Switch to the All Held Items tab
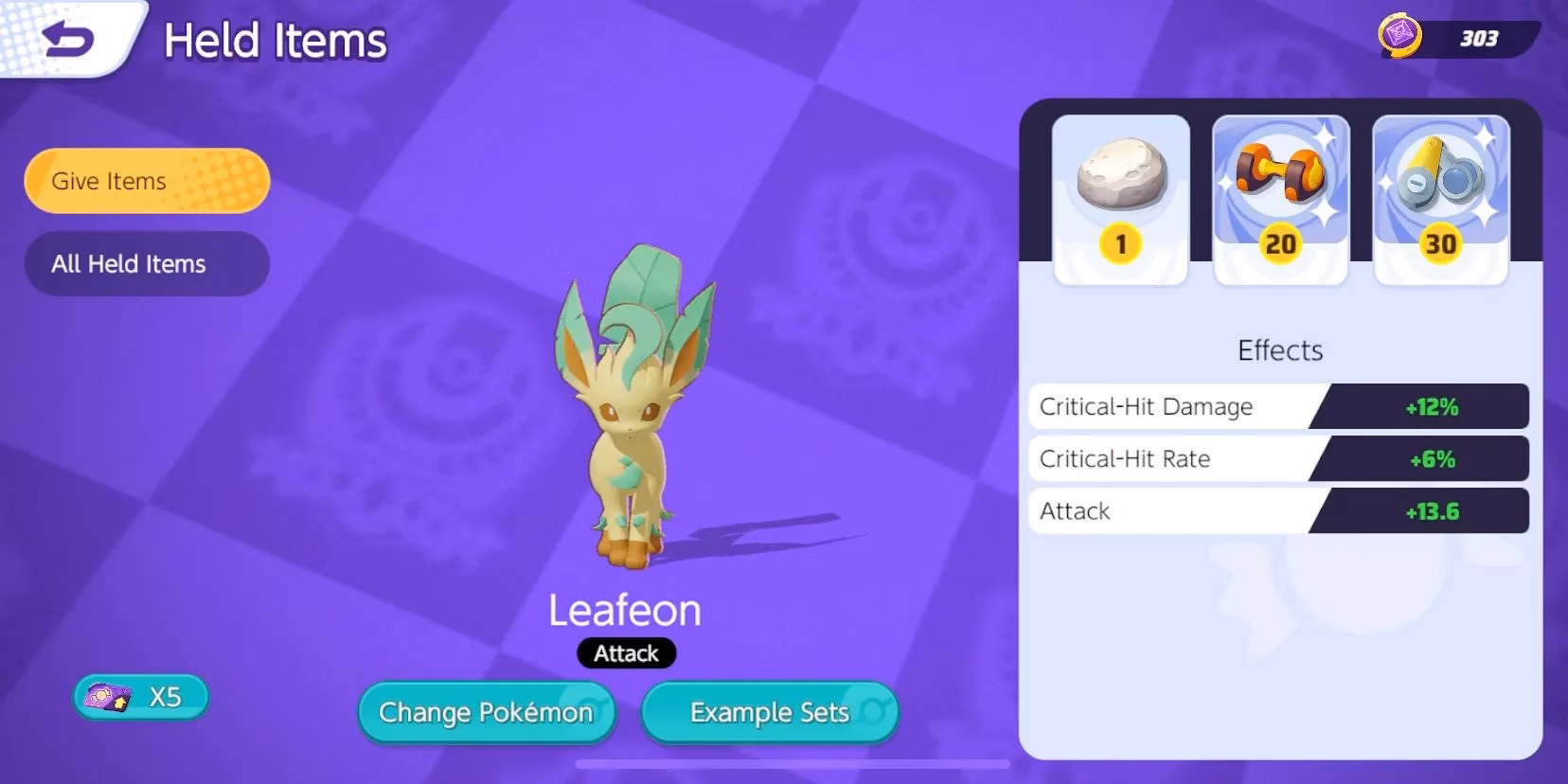Screen dimensions: 1568x784 pos(145,264)
